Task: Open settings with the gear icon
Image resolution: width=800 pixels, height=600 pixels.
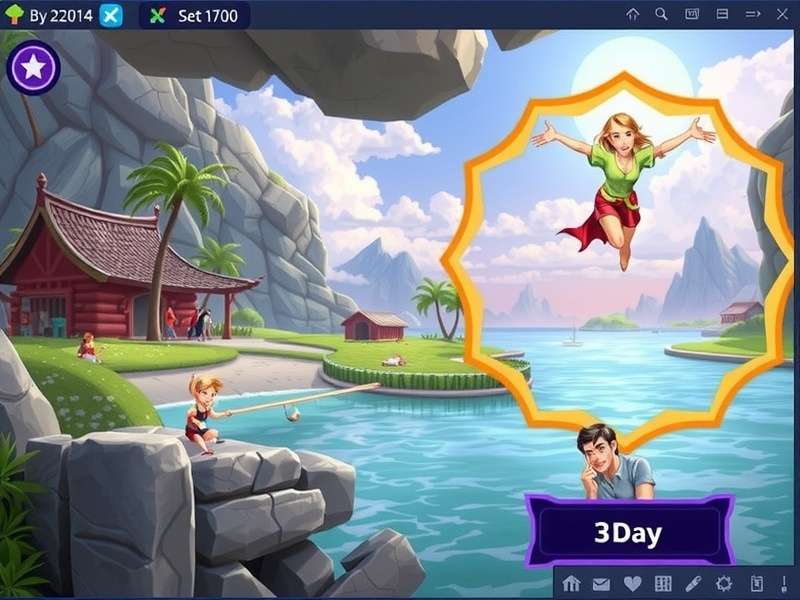Action: click(724, 584)
